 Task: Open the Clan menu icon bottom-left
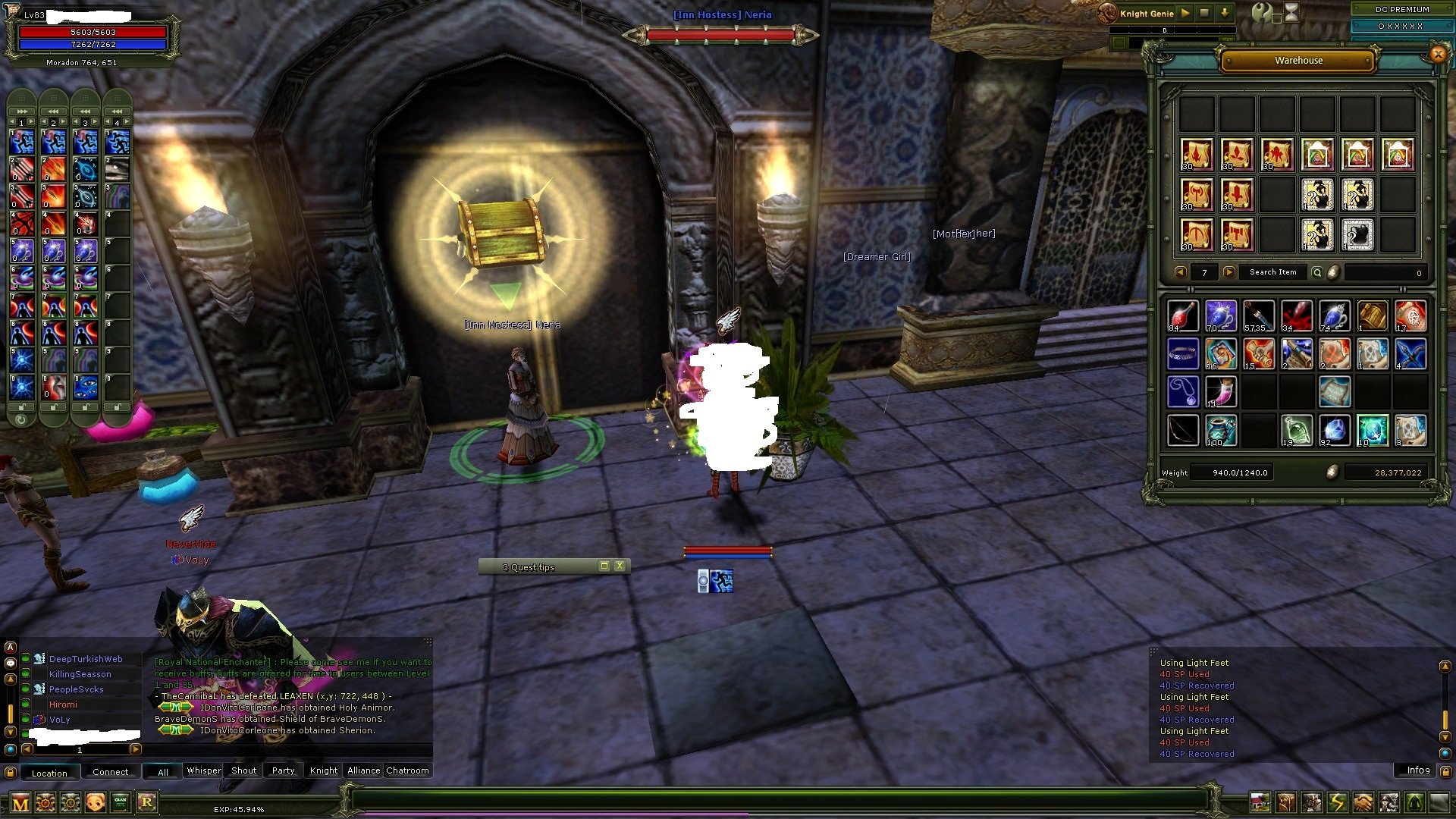tap(119, 802)
